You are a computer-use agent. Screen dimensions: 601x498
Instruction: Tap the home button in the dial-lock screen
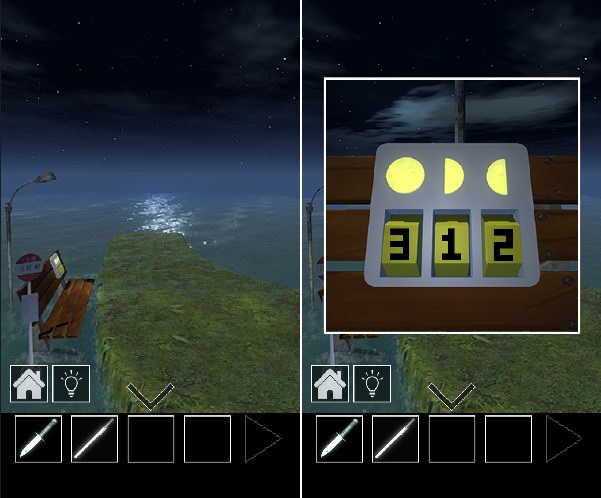tap(332, 383)
